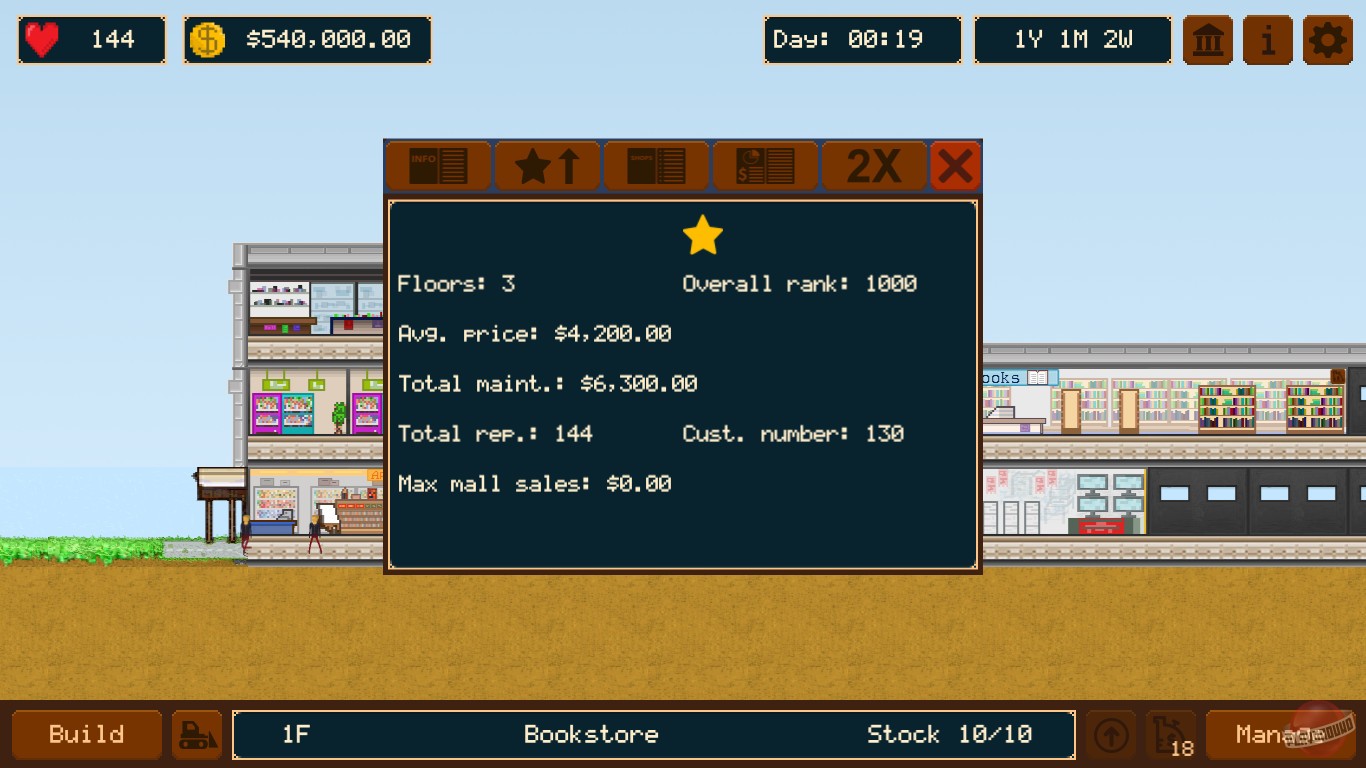Image resolution: width=1366 pixels, height=768 pixels.
Task: View the financial sales report
Action: (764, 165)
